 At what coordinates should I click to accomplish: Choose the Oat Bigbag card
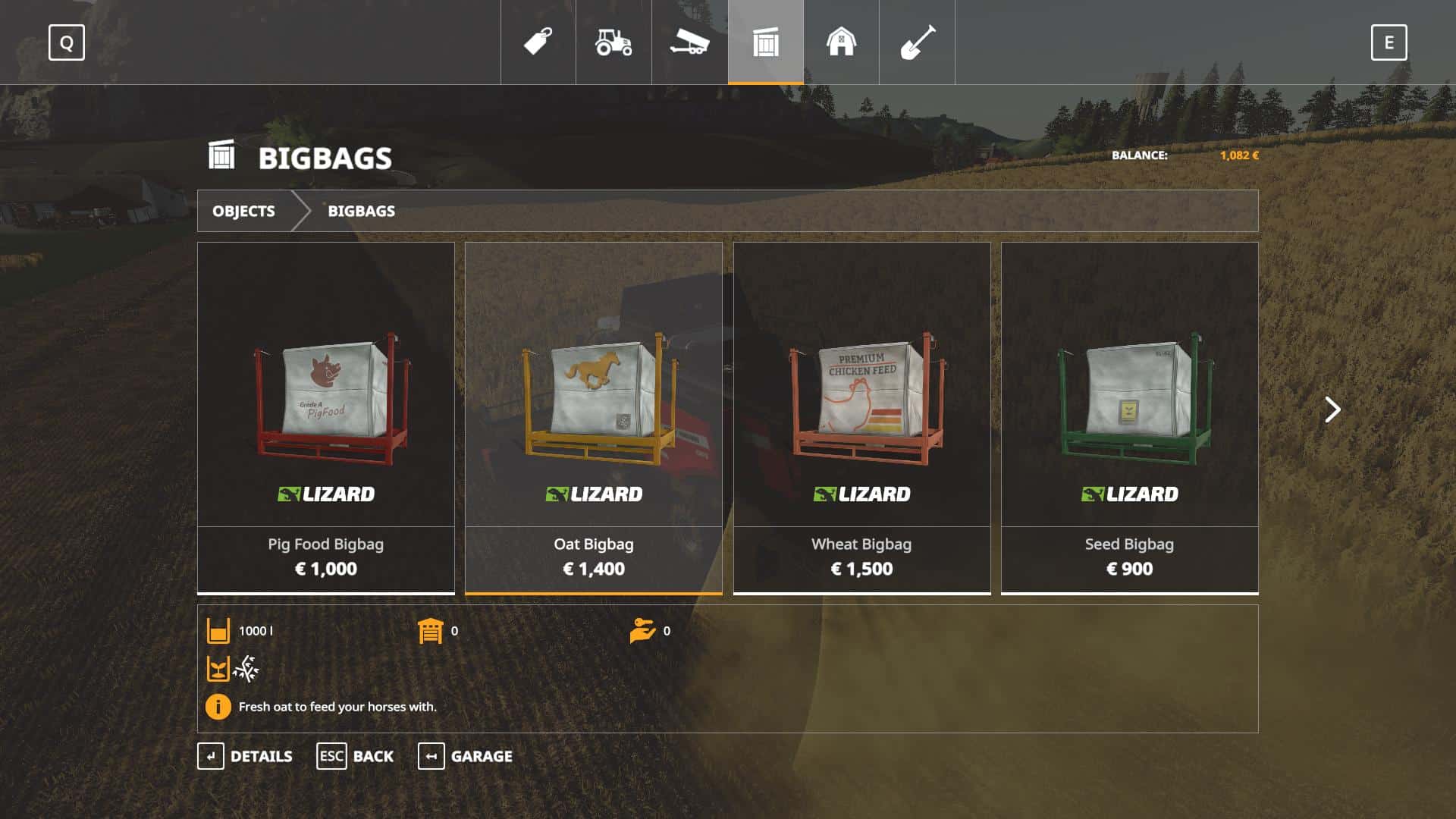(593, 417)
